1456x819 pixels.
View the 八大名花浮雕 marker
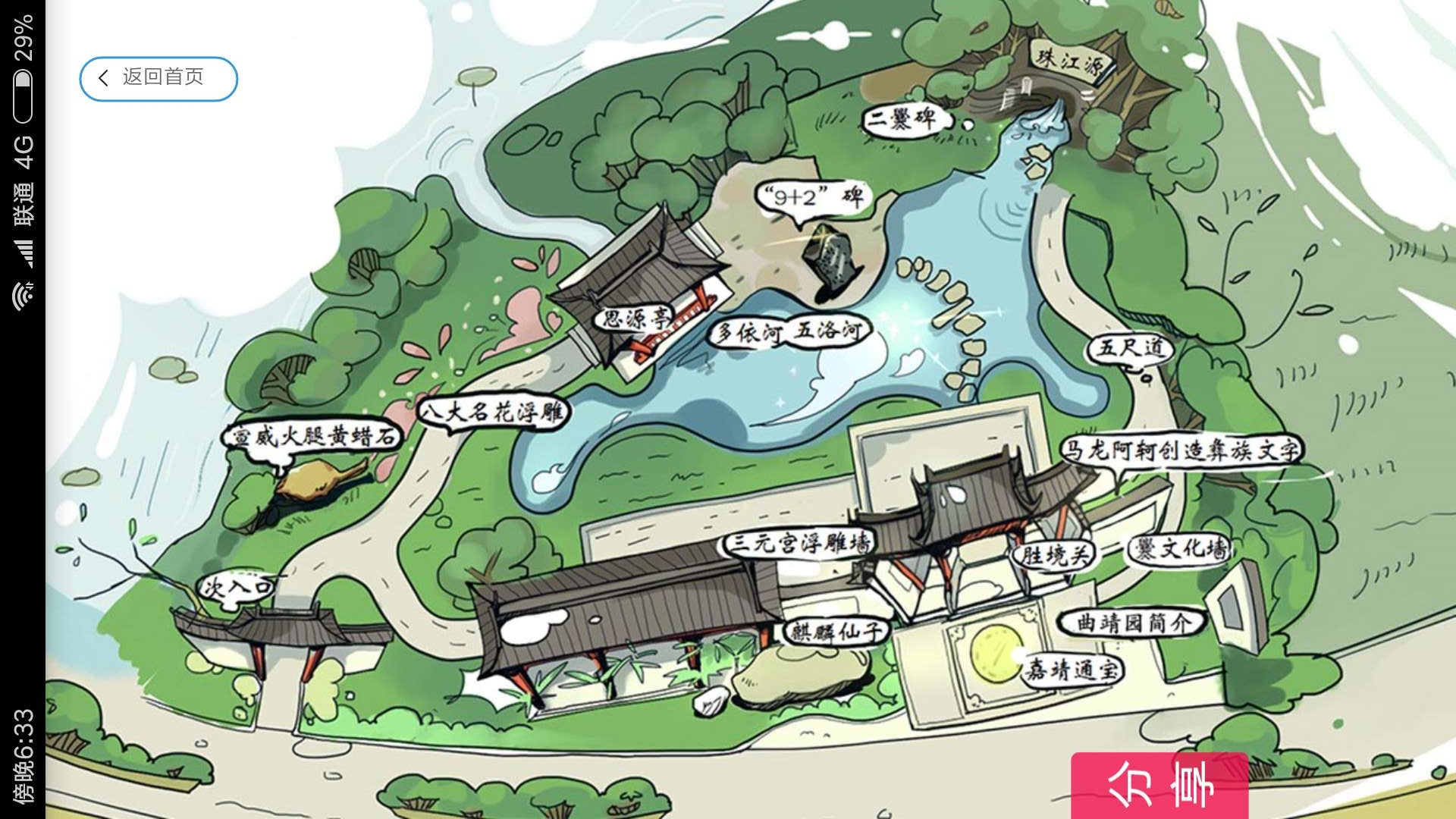[x=493, y=413]
